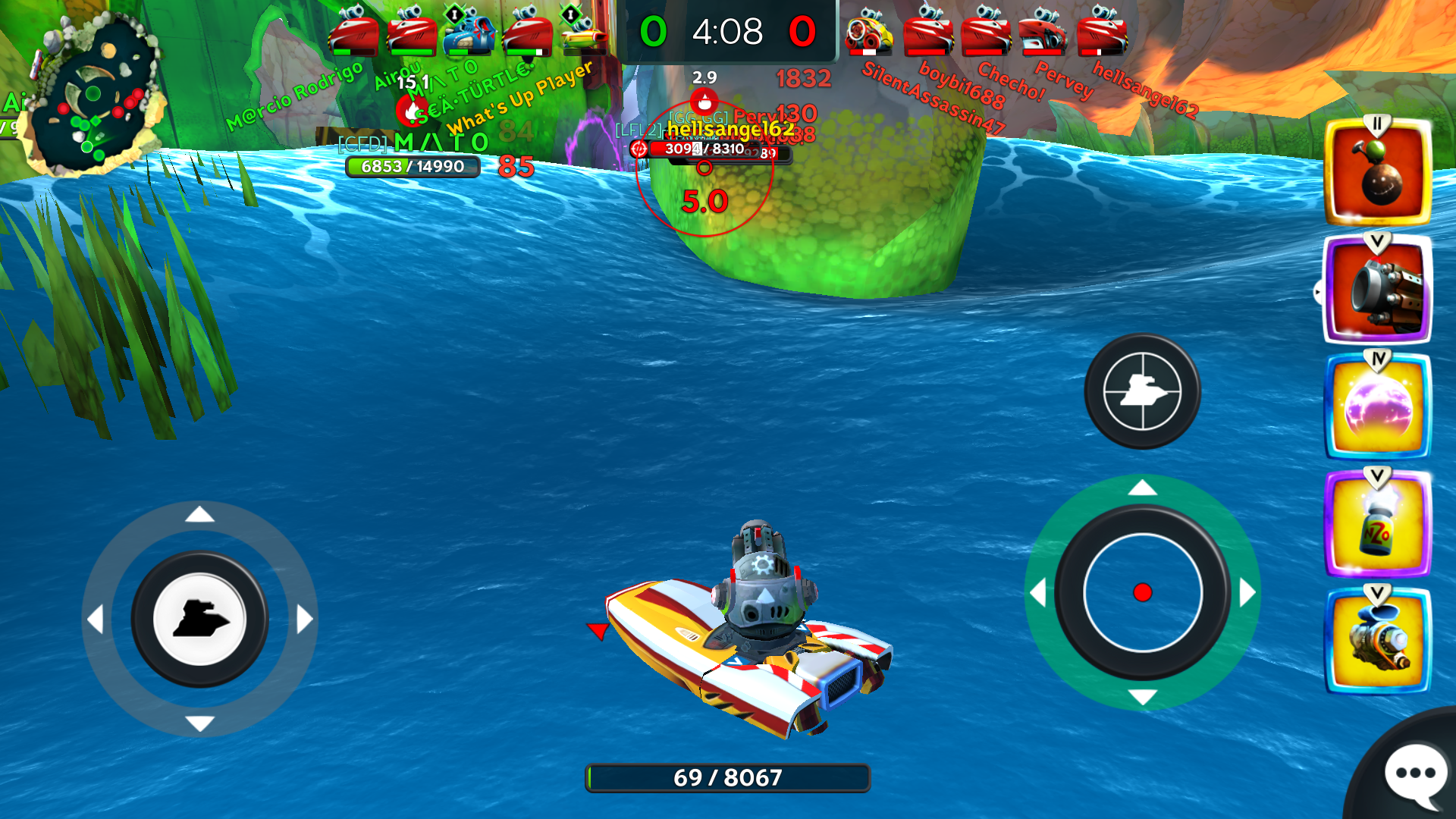
Task: Aim right using the green pad arrow
Action: click(1247, 592)
